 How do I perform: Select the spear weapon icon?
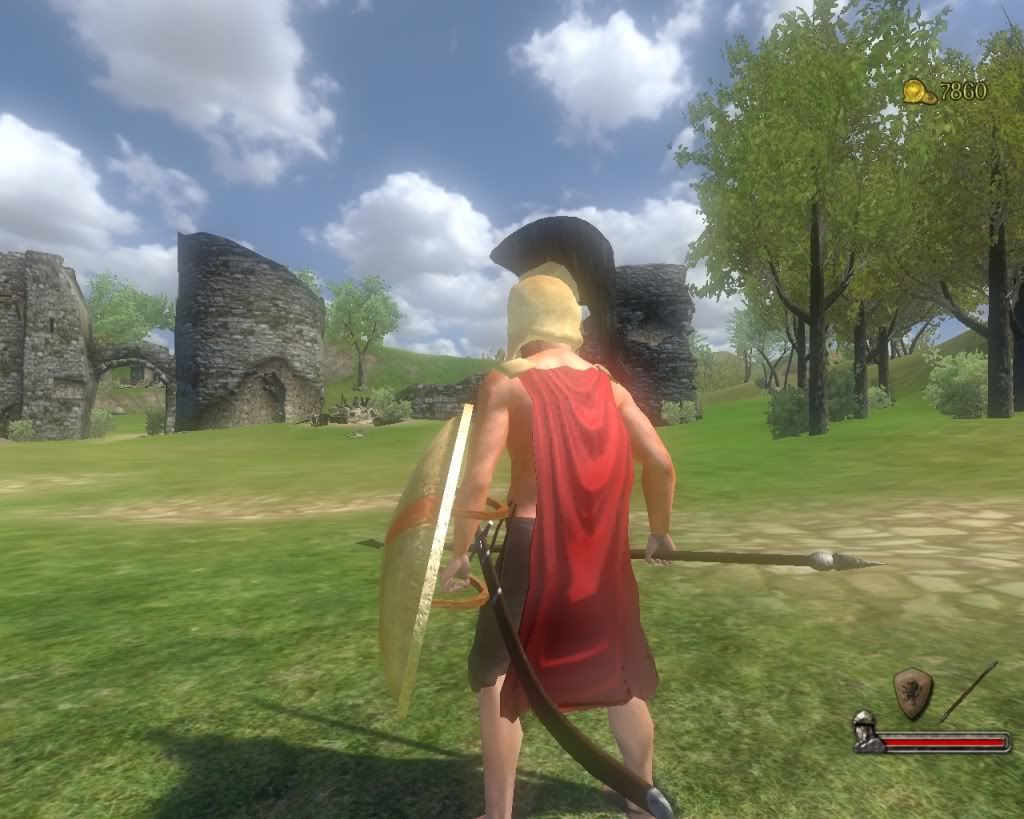[968, 691]
